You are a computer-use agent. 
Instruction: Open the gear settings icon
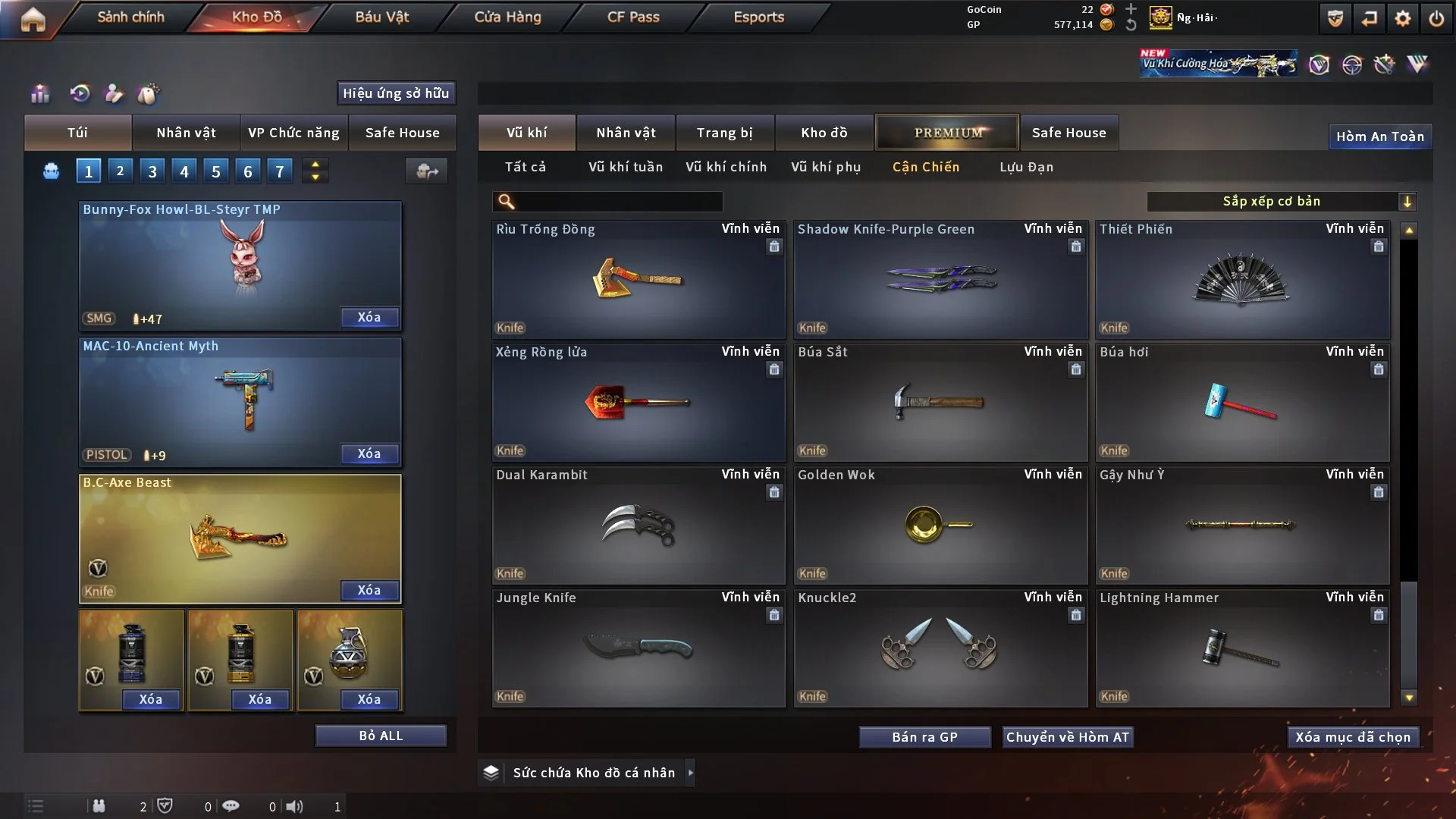[x=1402, y=18]
